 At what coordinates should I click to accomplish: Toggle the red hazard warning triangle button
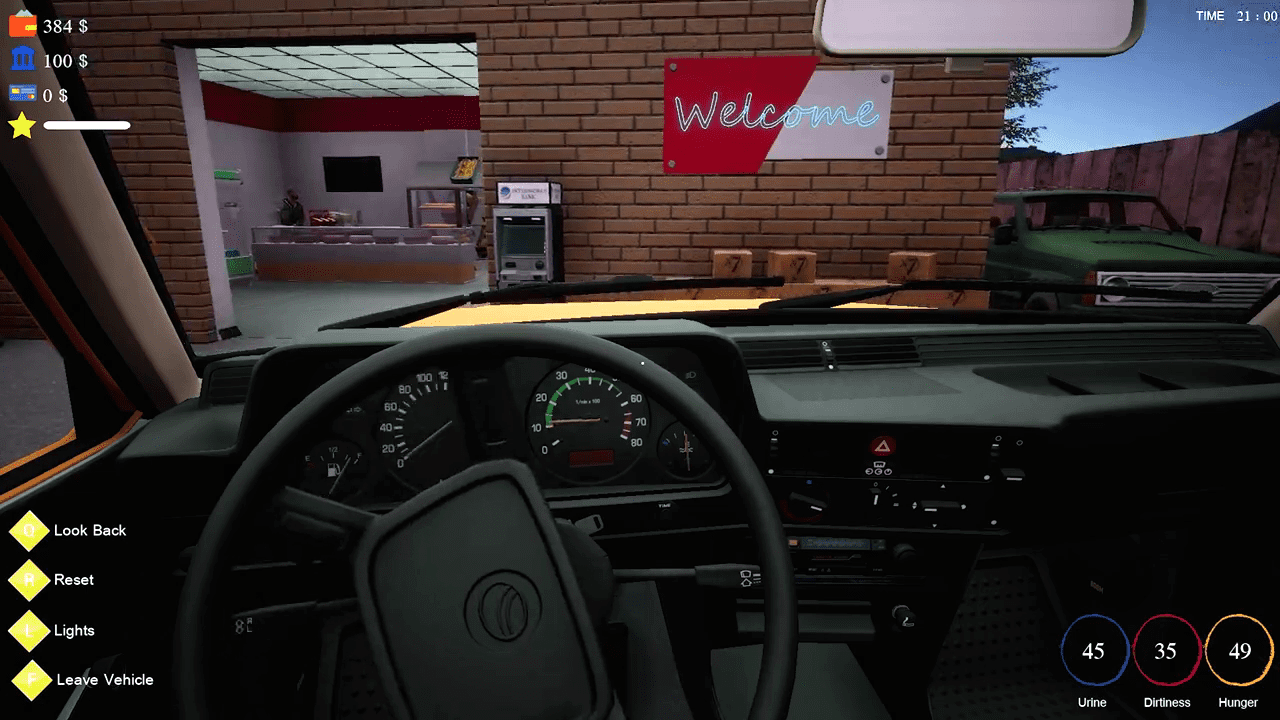coord(881,447)
